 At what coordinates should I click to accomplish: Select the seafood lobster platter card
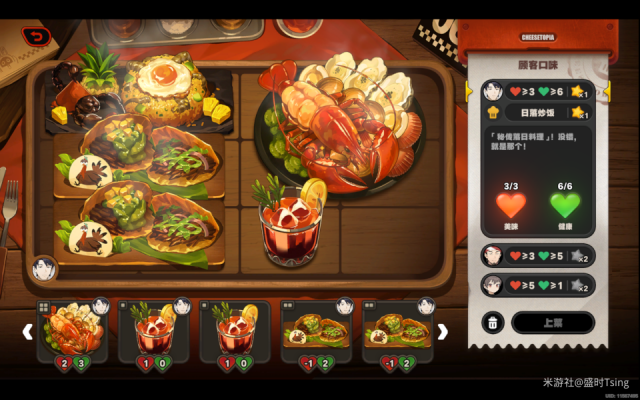[x=72, y=330]
